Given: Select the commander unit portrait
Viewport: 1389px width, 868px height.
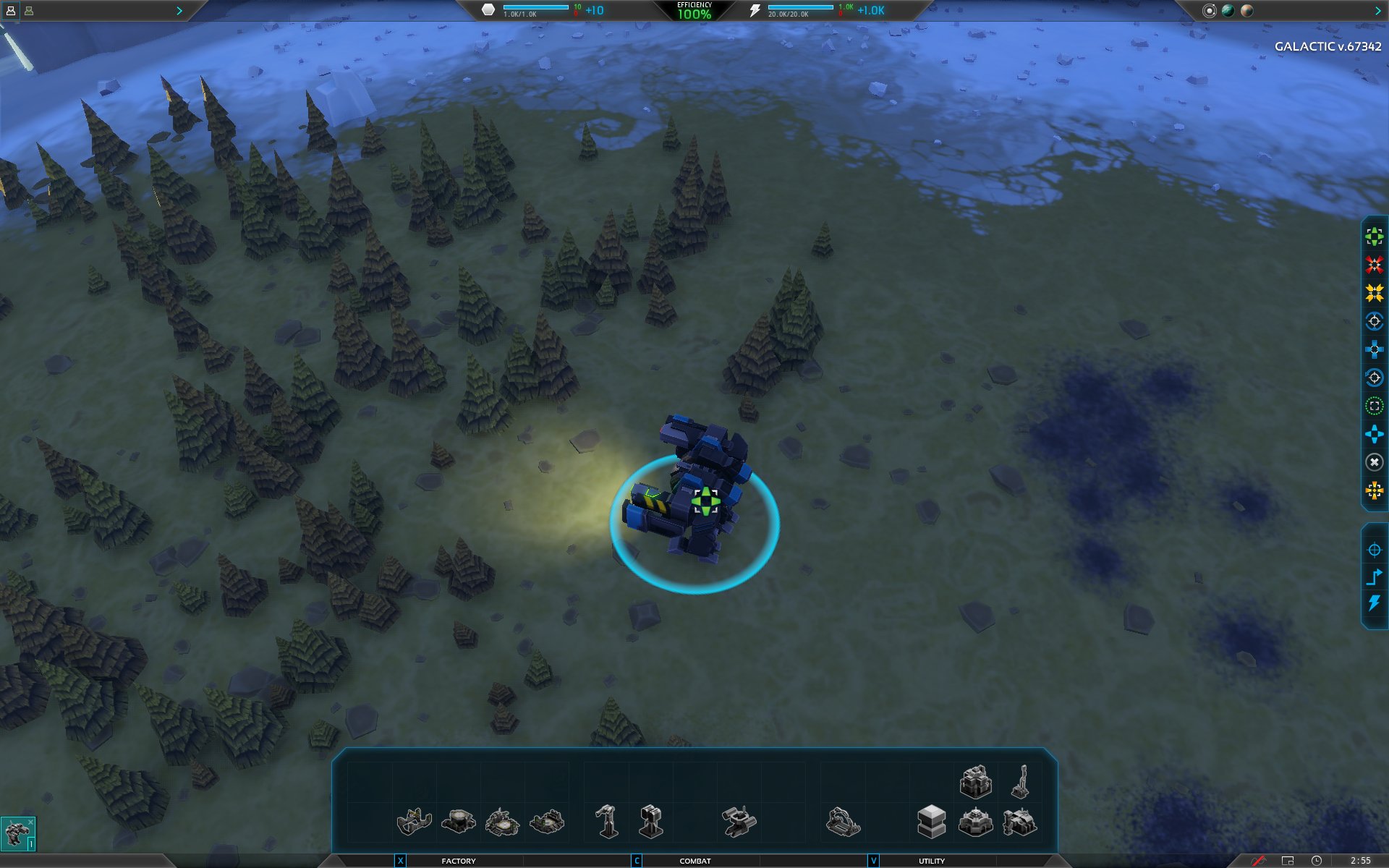Looking at the screenshot, I should [17, 833].
